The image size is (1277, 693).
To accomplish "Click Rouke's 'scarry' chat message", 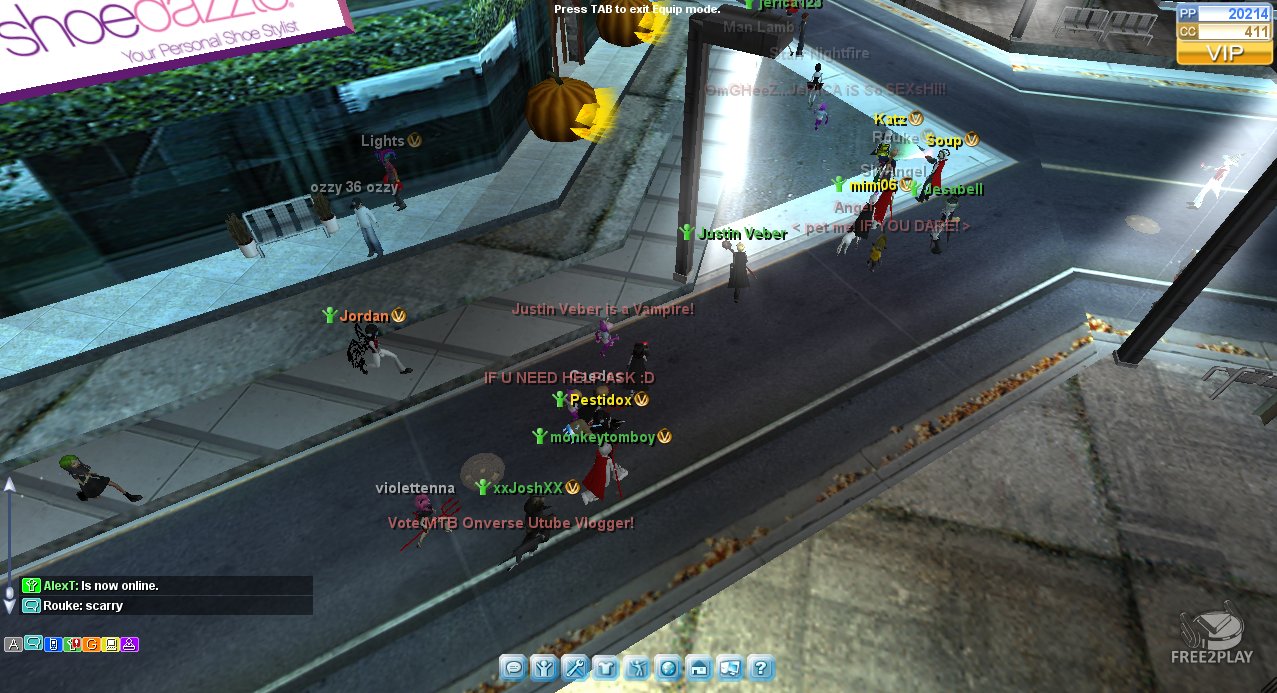I will (83, 606).
